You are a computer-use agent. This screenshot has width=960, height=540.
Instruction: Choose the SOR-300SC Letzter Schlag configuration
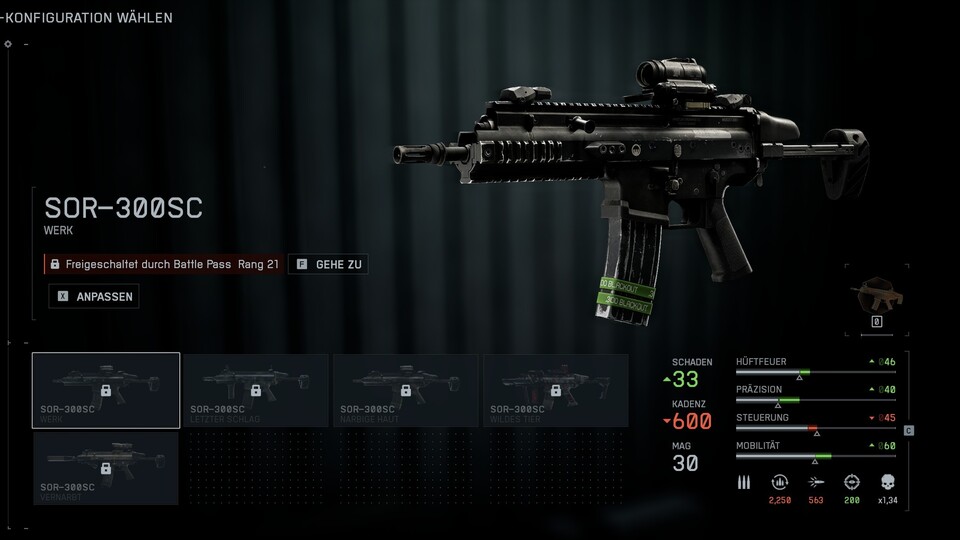256,390
